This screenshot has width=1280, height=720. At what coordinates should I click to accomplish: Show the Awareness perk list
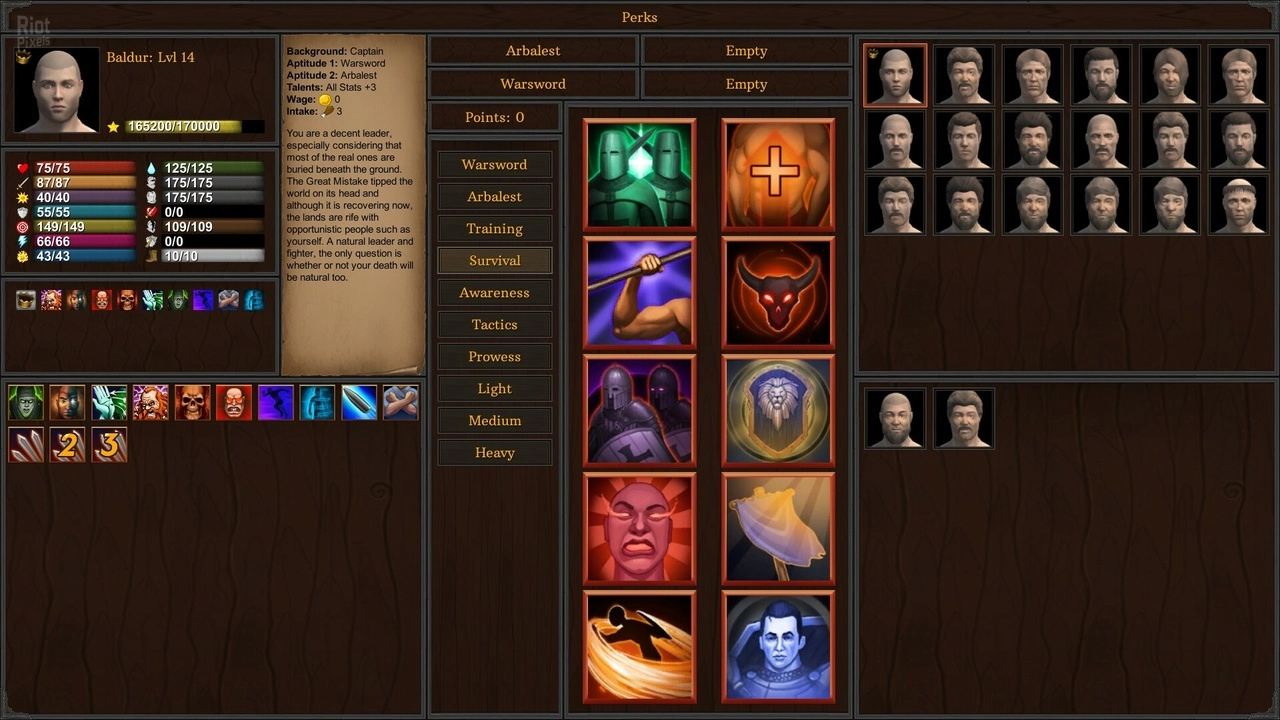[x=494, y=293]
